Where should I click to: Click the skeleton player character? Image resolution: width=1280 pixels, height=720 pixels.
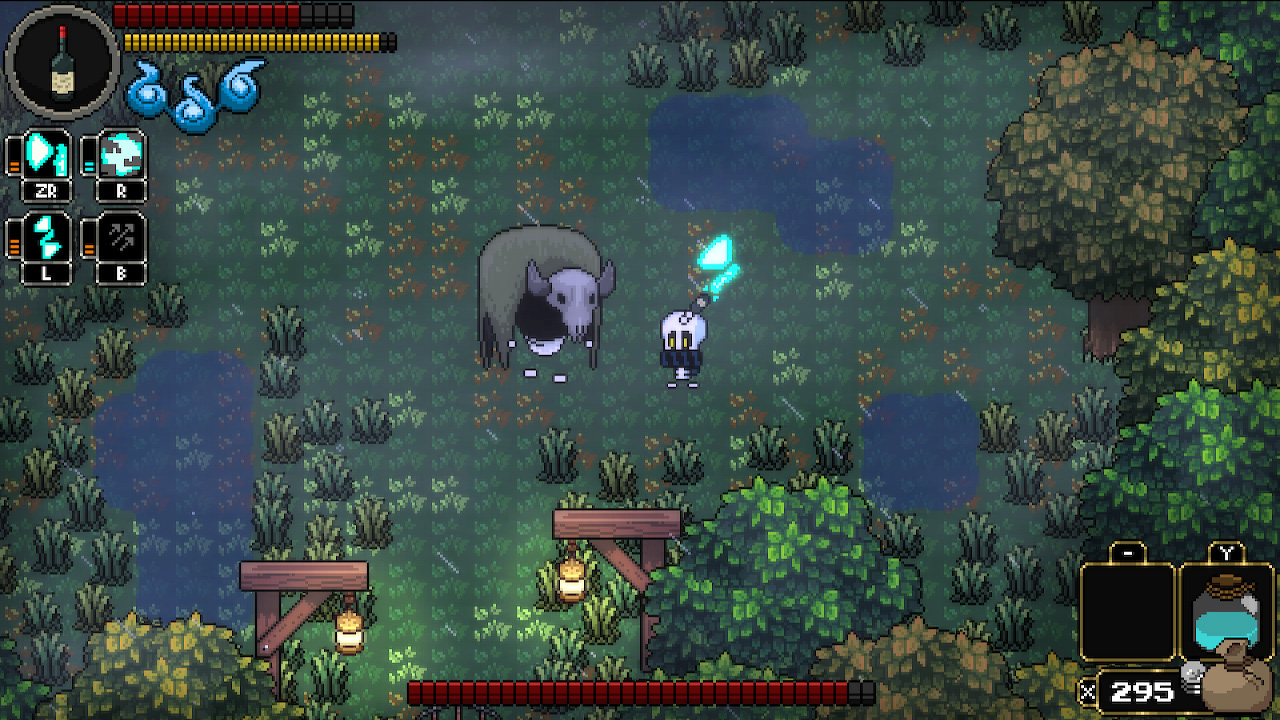coord(680,345)
